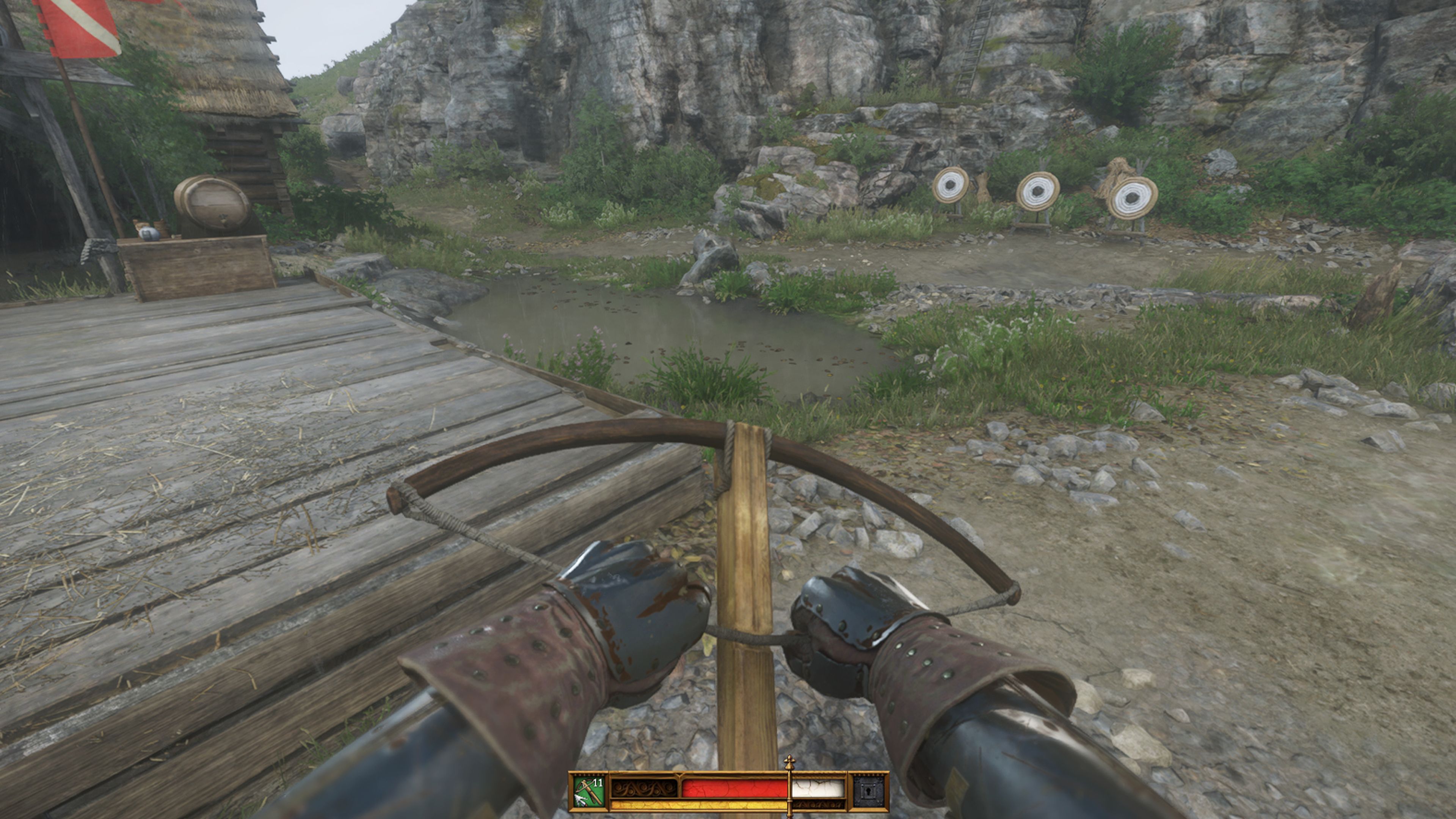Screen dimensions: 1456x819
Task: Click the ornate buff indicator panel
Action: pyautogui.click(x=644, y=789)
